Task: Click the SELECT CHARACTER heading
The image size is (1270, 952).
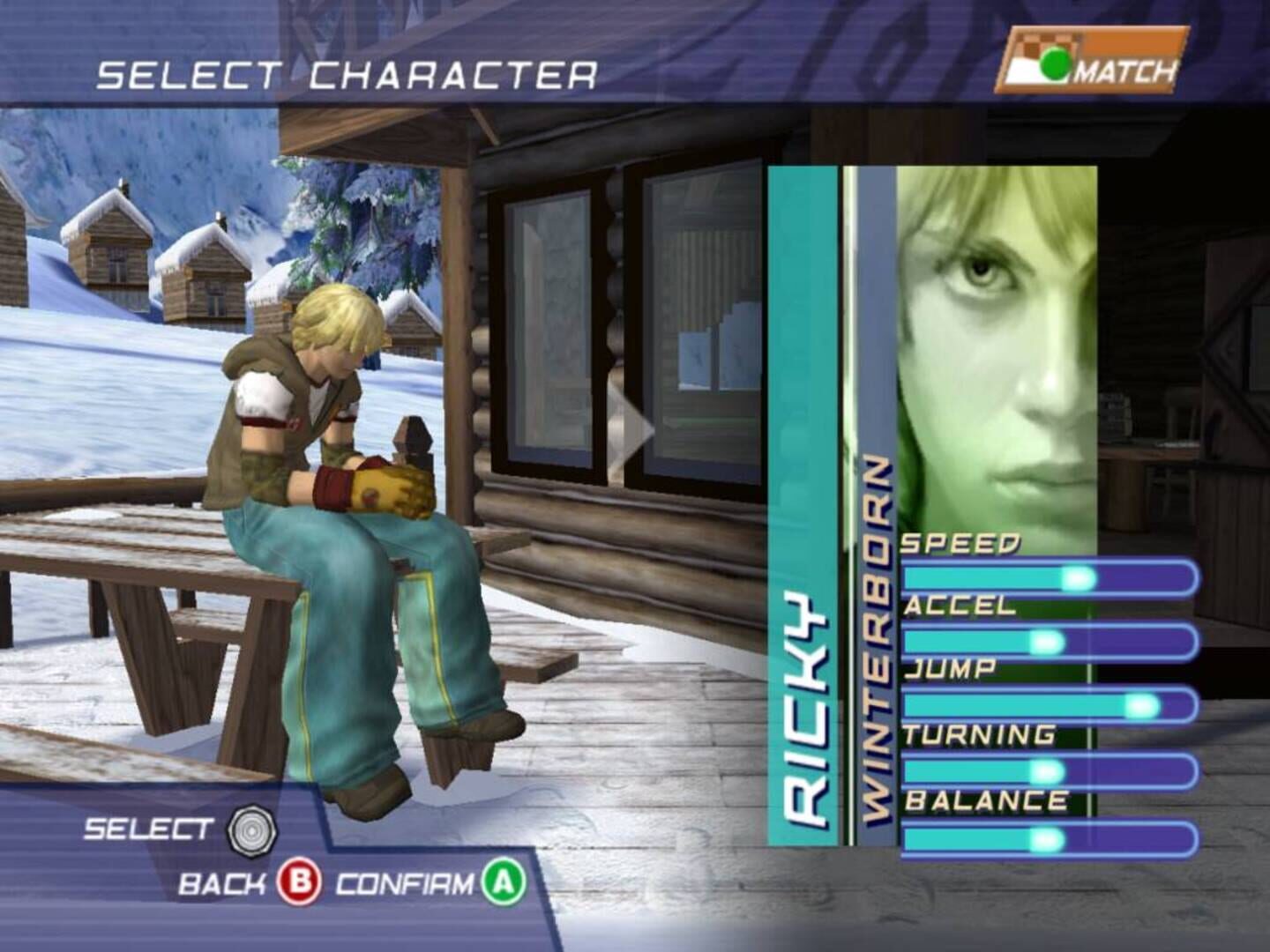Action: click(348, 76)
